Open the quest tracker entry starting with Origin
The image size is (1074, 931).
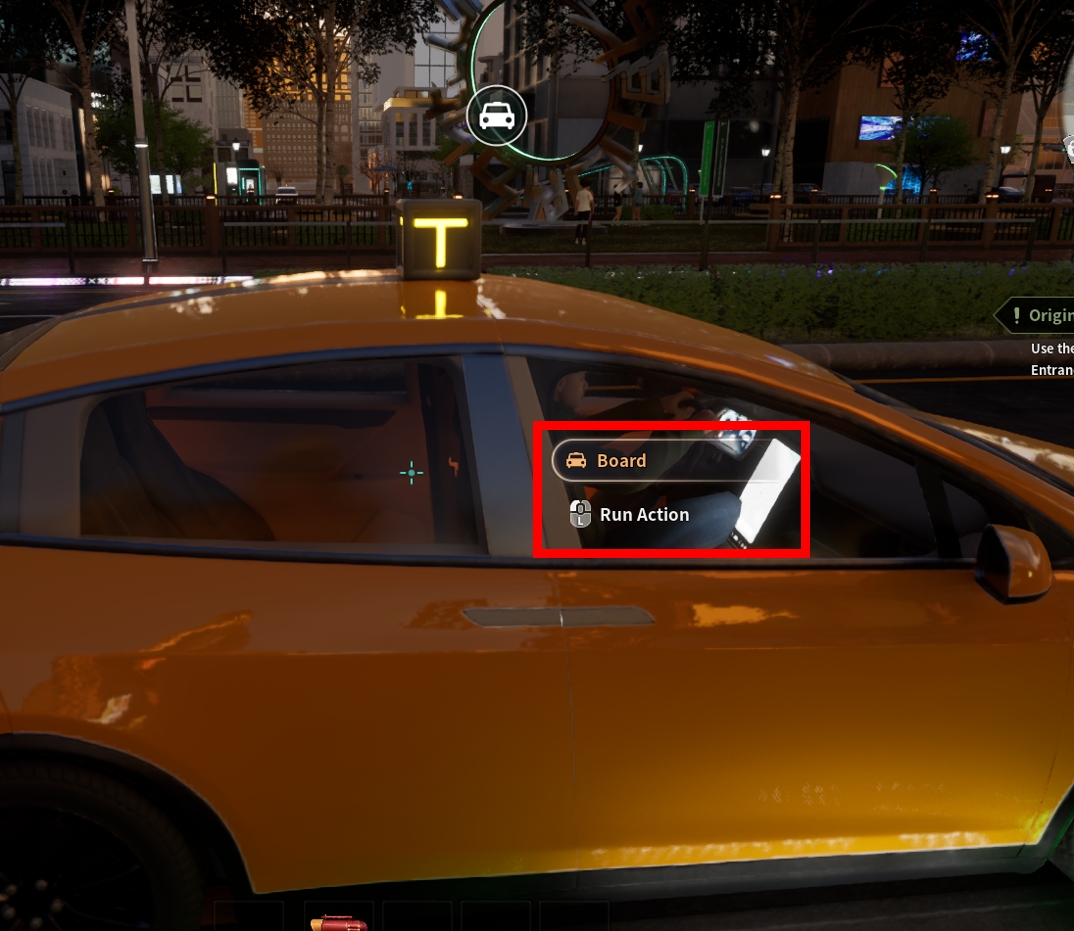pyautogui.click(x=1040, y=316)
